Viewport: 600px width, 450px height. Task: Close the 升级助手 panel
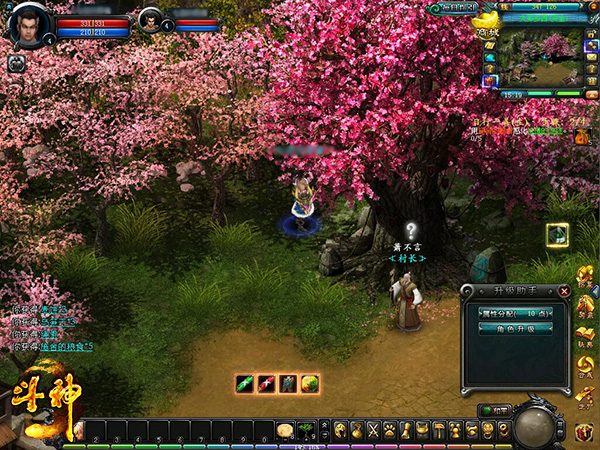(565, 291)
